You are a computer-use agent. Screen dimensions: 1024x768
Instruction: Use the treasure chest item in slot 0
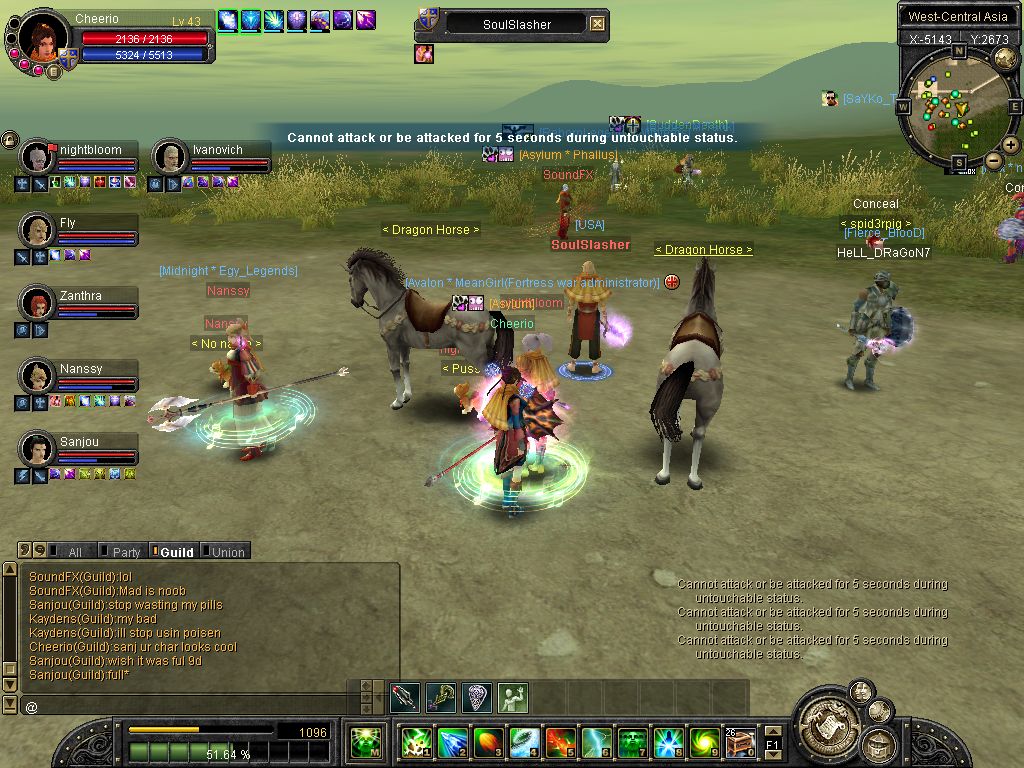[740, 743]
